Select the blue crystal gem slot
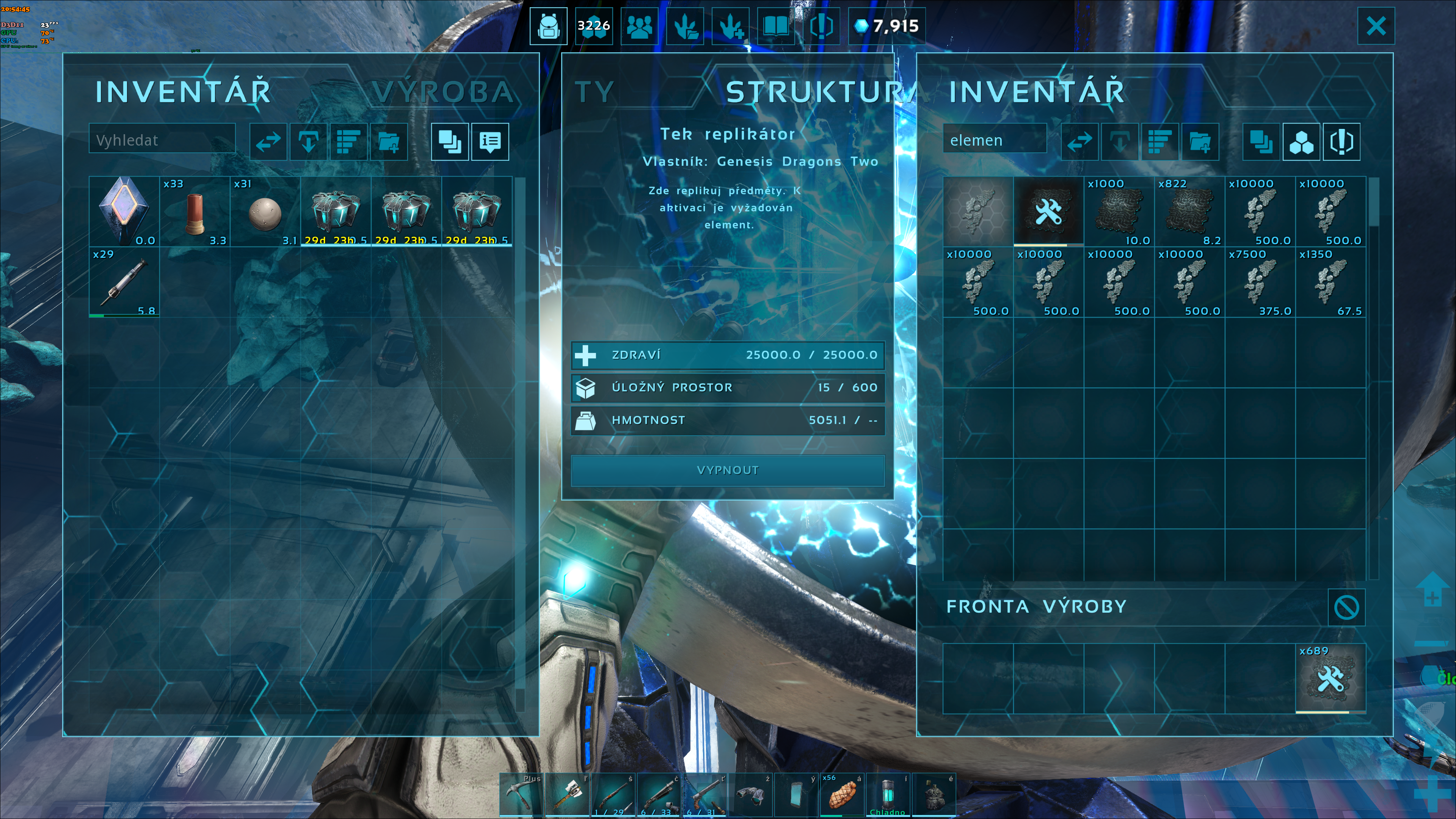Screen dimensions: 1456x819 (x=124, y=212)
